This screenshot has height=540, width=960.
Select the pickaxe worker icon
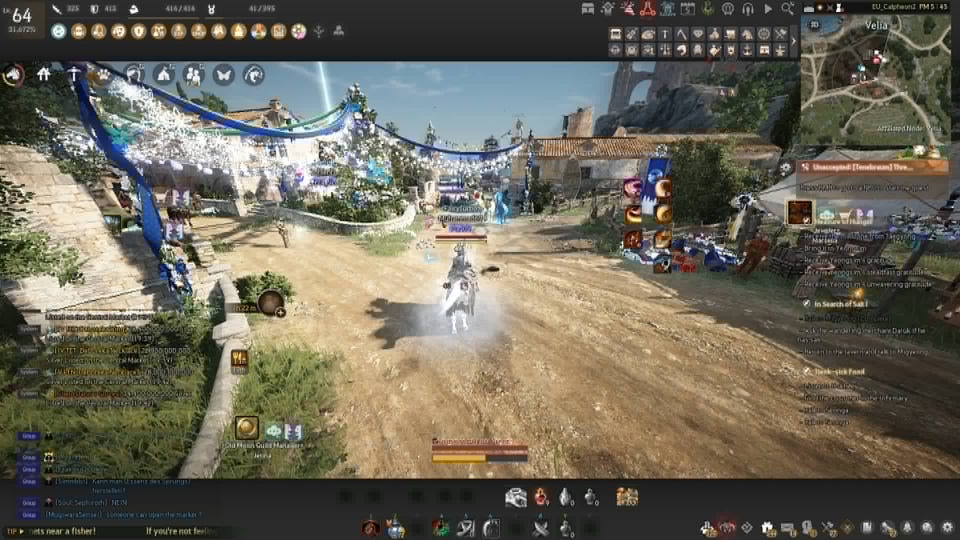74,74
